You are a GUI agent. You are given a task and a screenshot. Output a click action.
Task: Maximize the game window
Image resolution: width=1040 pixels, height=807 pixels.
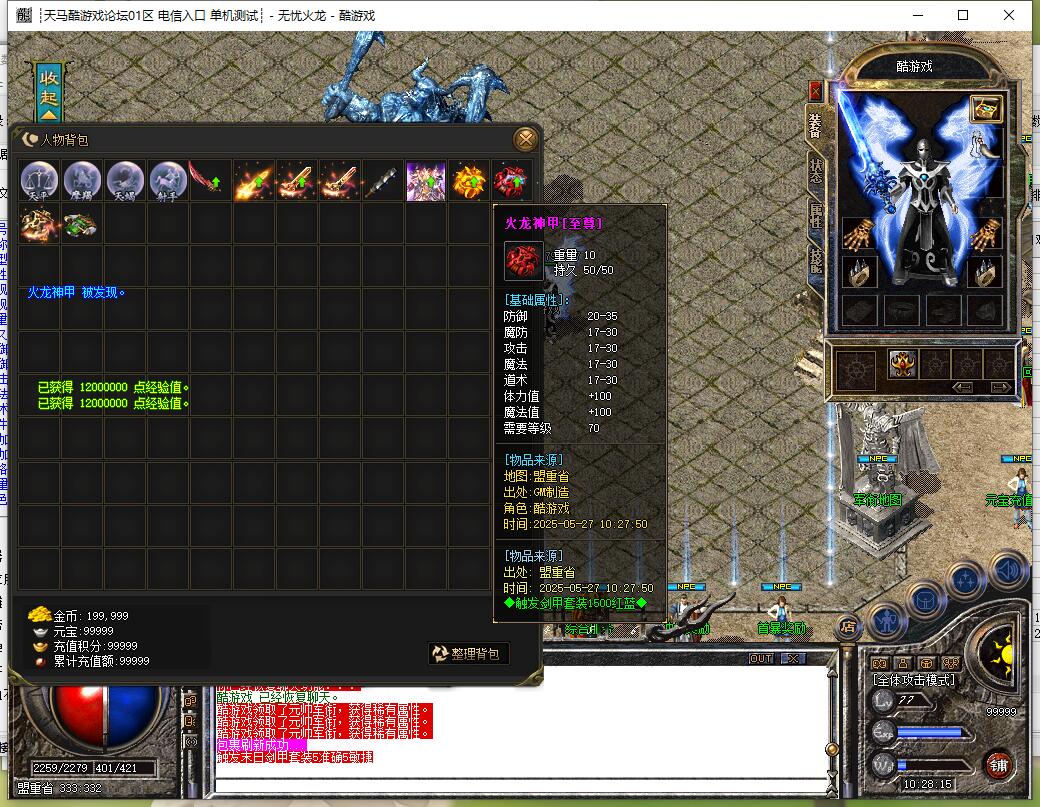pyautogui.click(x=963, y=15)
